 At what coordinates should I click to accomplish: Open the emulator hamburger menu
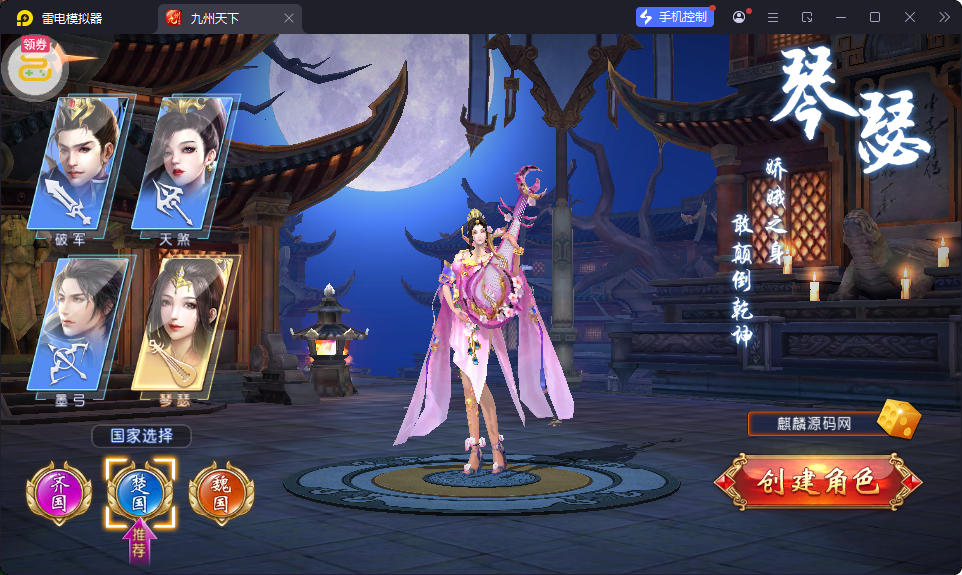(773, 17)
